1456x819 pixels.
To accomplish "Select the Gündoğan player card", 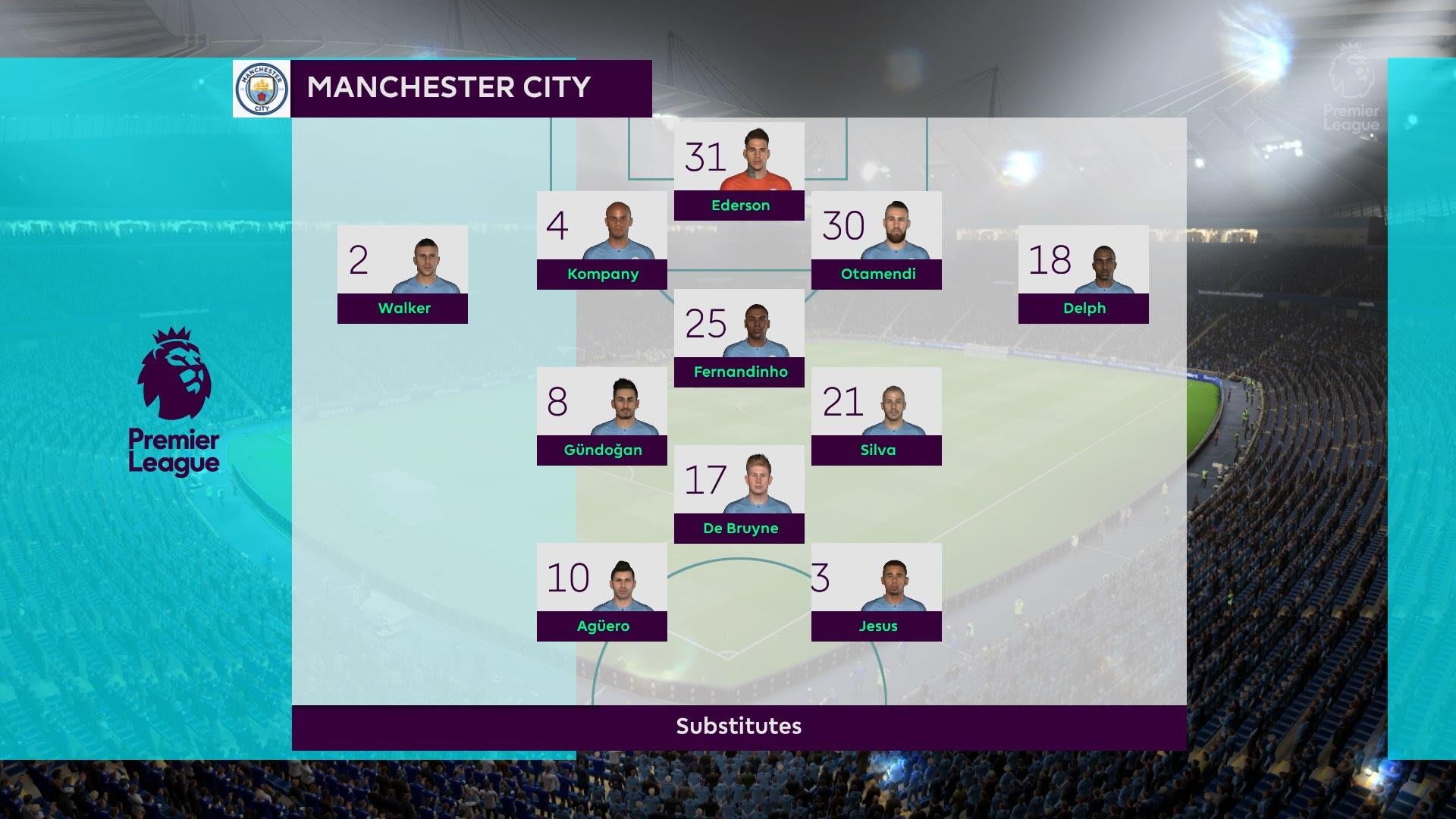I will click(x=601, y=416).
